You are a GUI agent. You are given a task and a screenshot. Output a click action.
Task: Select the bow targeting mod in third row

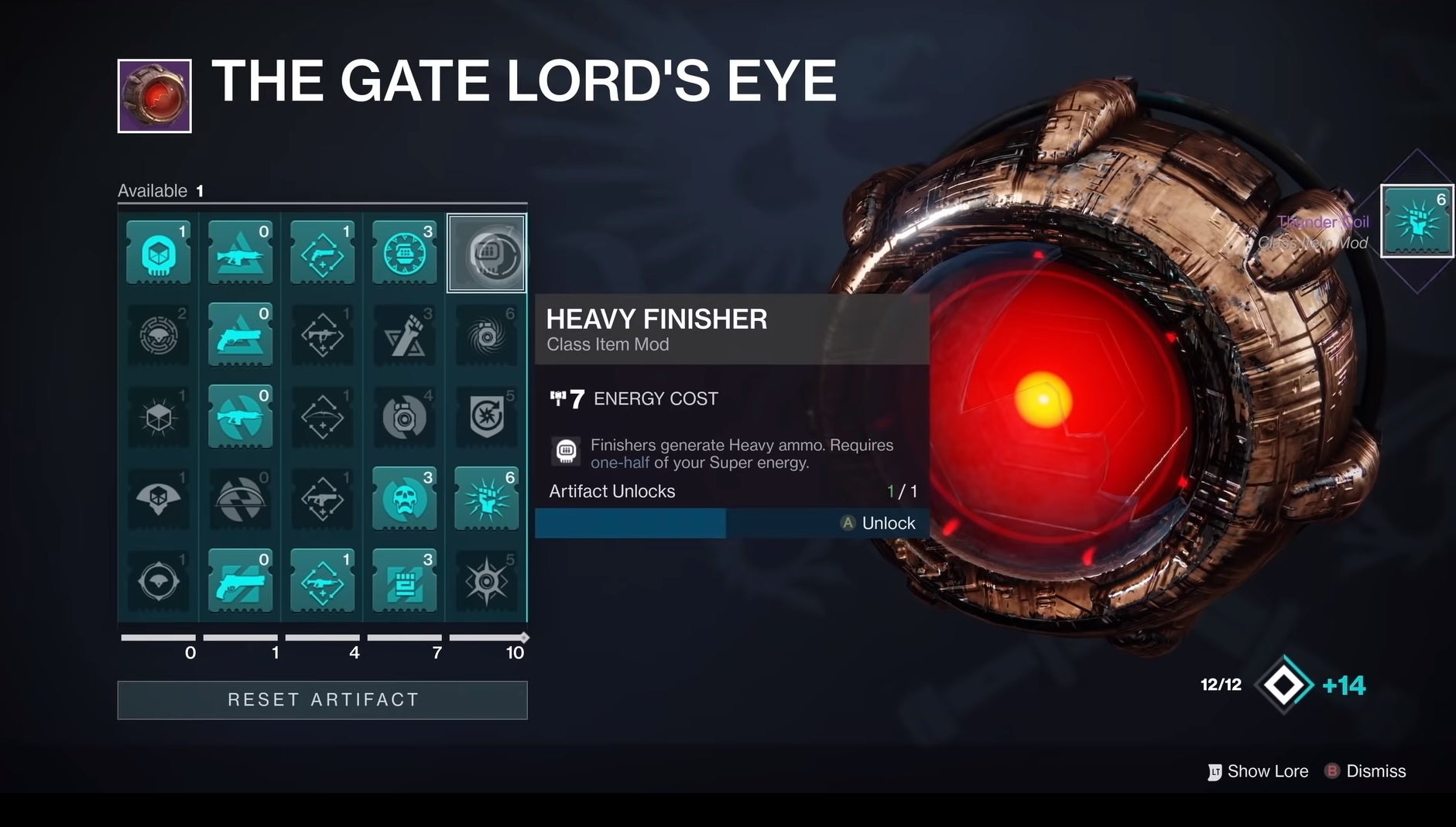click(x=323, y=418)
